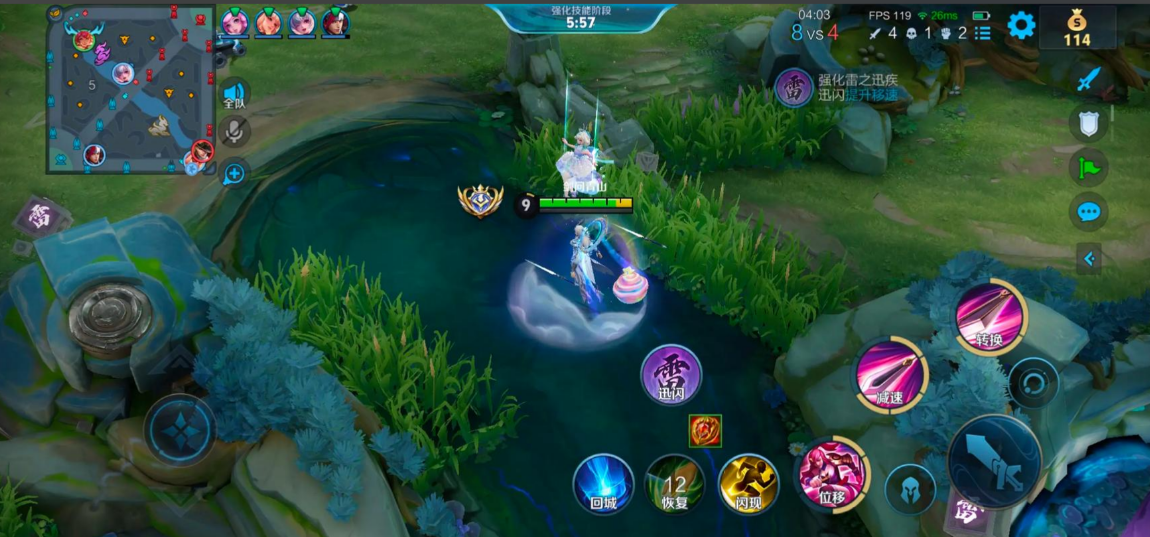Use the 转换 switch skill
Image resolution: width=1150 pixels, height=537 pixels.
989,317
